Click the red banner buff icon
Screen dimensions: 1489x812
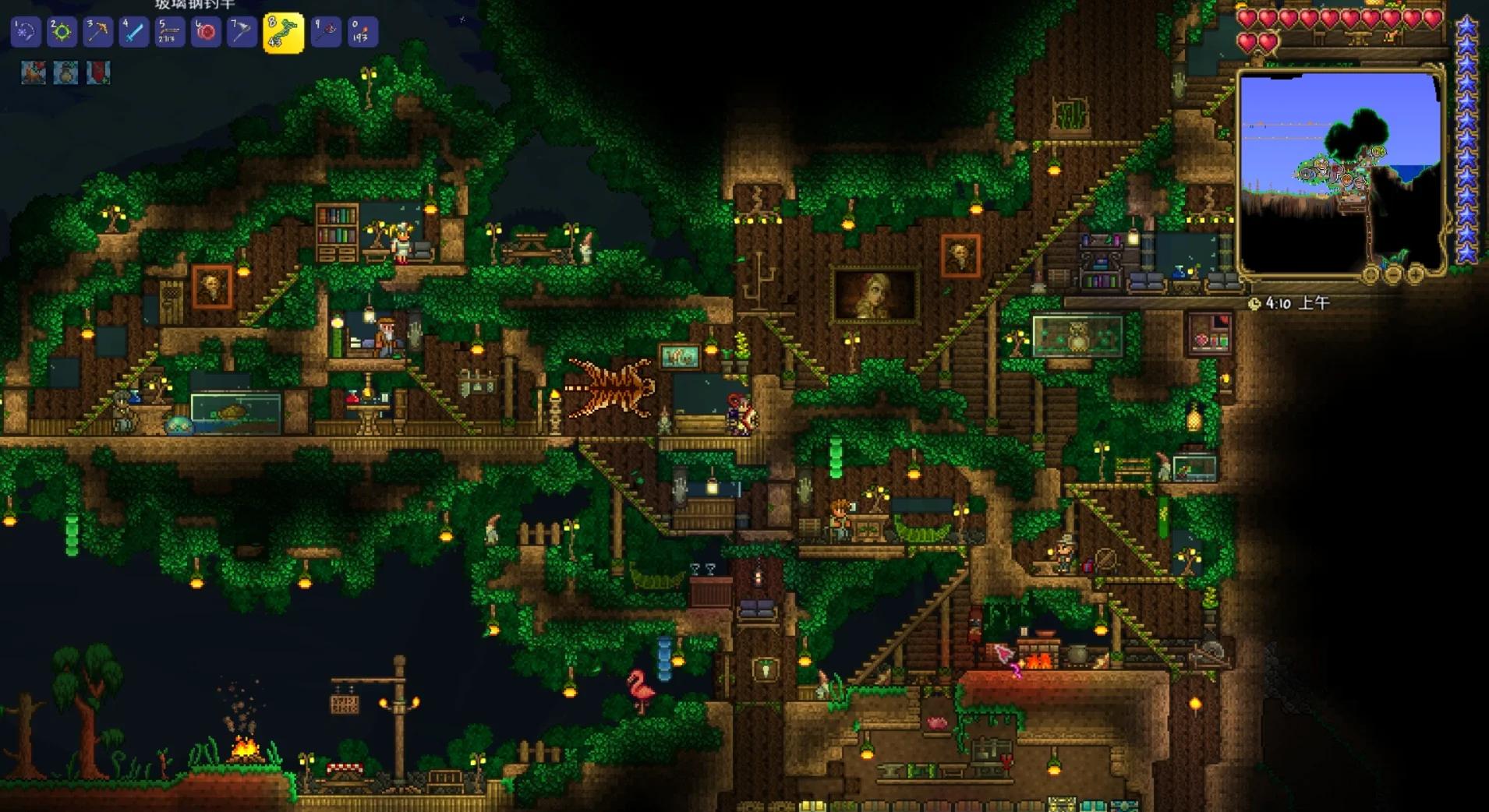(x=98, y=72)
